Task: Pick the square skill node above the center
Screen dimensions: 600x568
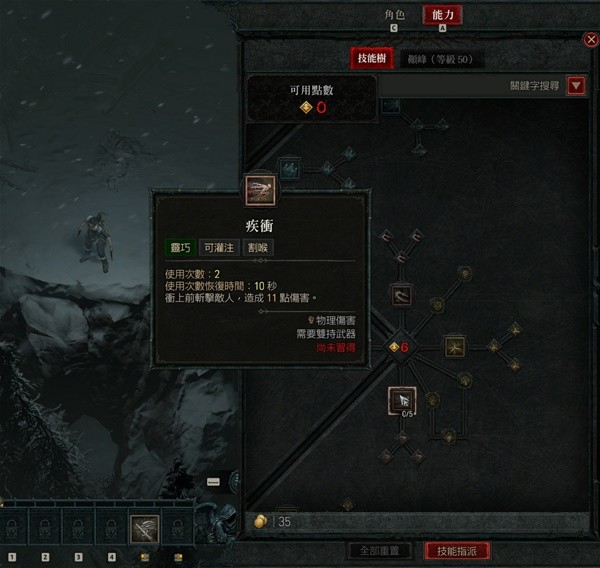Action: (402, 295)
